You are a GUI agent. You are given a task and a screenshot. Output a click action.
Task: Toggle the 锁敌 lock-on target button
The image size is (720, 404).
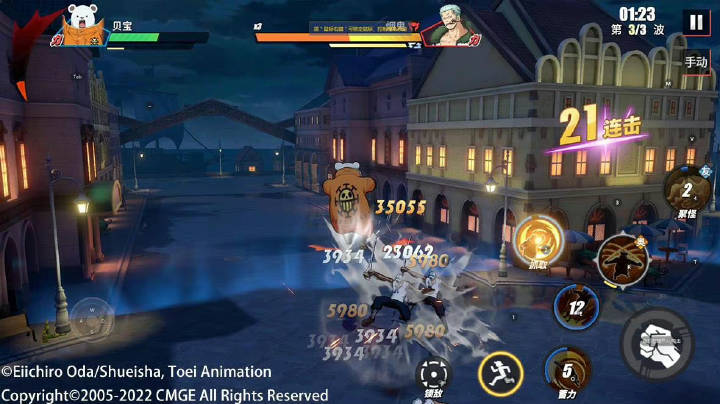431,376
